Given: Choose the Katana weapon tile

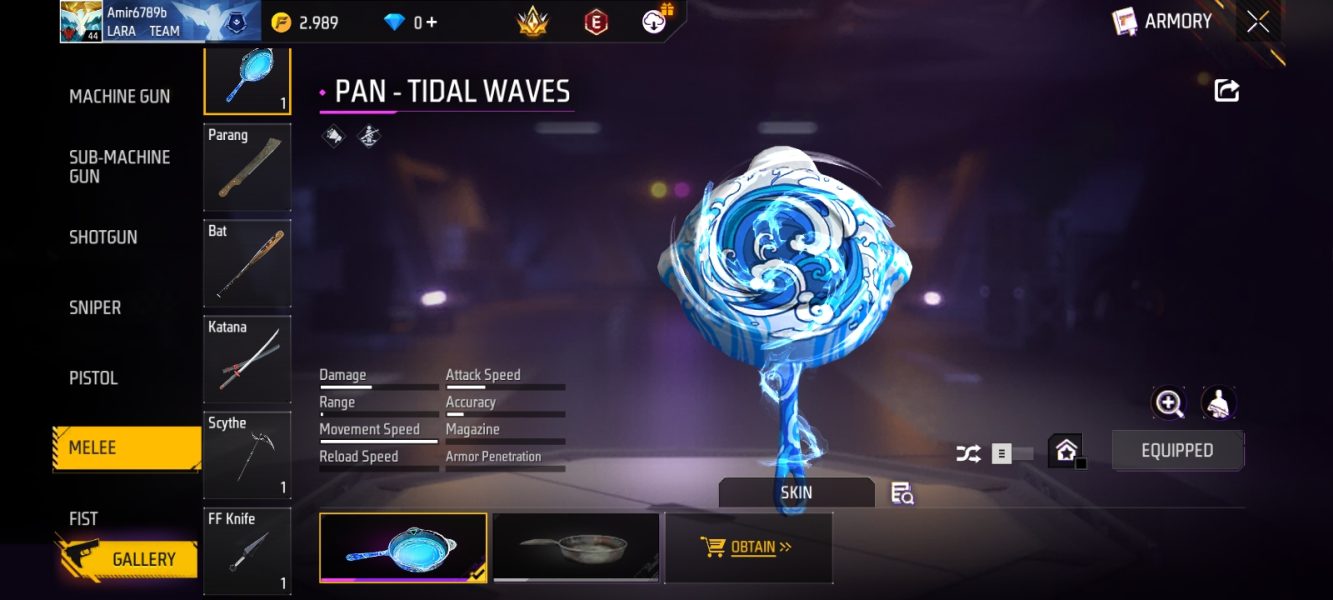Looking at the screenshot, I should [247, 359].
